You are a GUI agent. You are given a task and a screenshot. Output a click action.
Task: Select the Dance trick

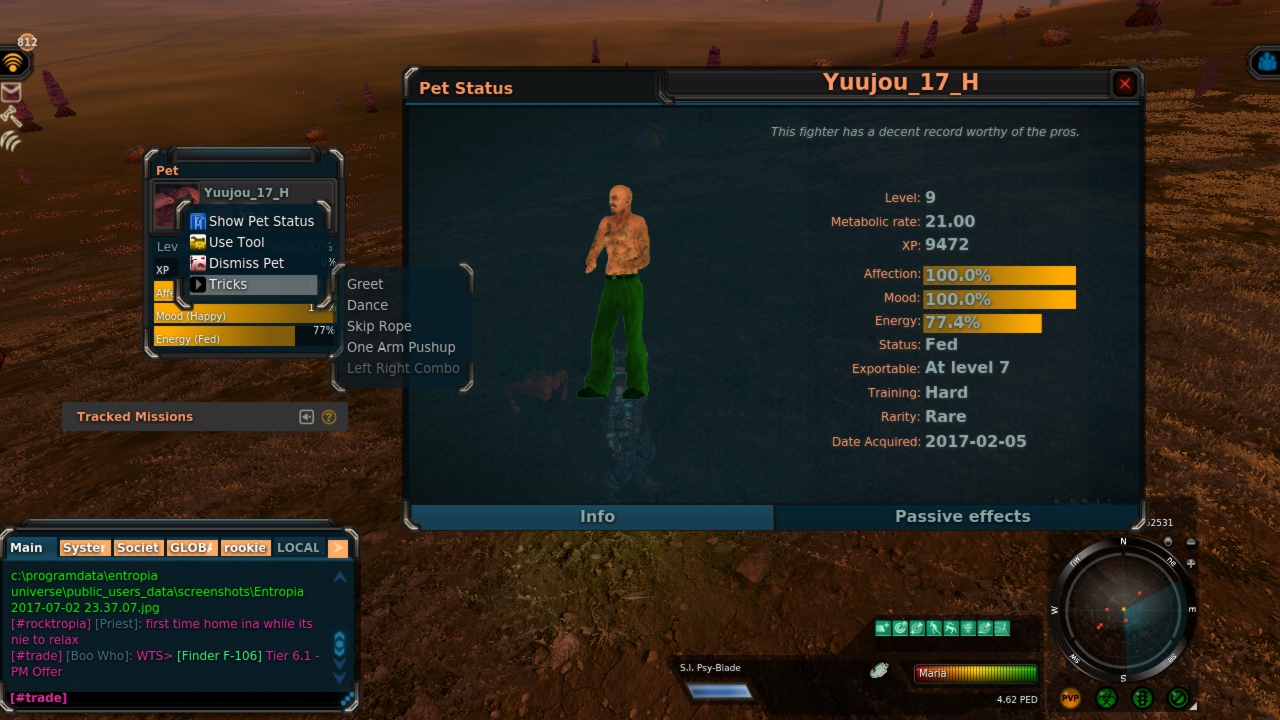[x=367, y=305]
